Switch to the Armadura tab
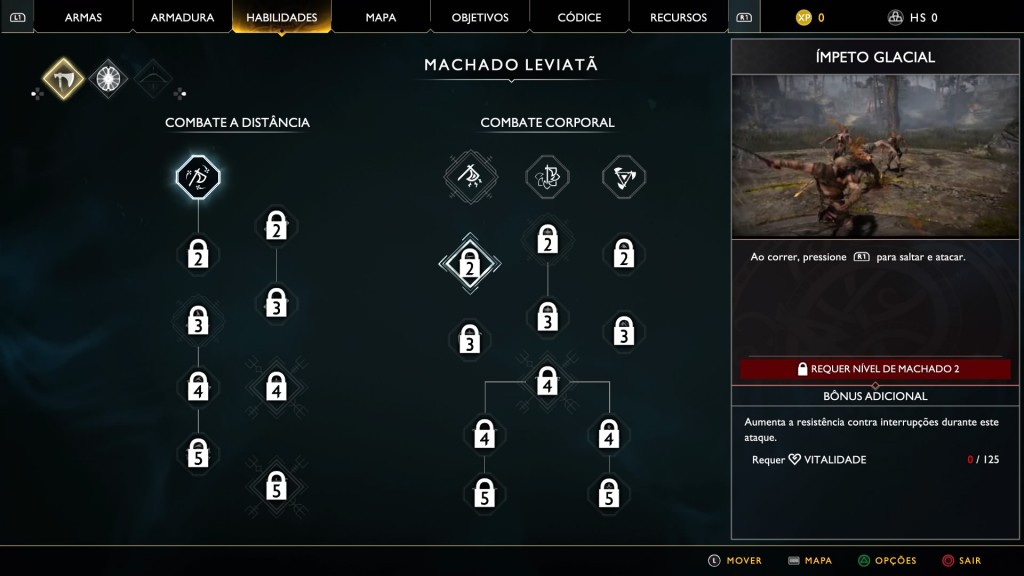This screenshot has height=576, width=1024. [x=182, y=17]
